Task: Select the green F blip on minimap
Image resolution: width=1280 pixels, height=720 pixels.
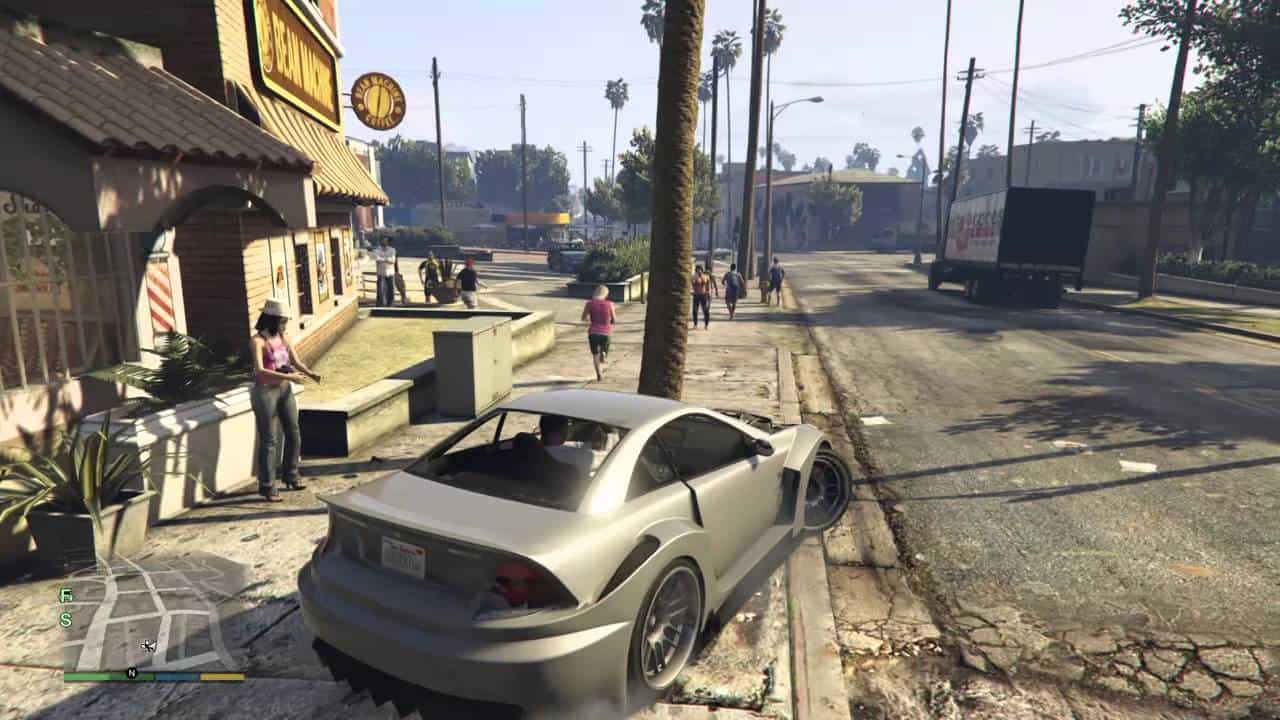Action: (66, 596)
